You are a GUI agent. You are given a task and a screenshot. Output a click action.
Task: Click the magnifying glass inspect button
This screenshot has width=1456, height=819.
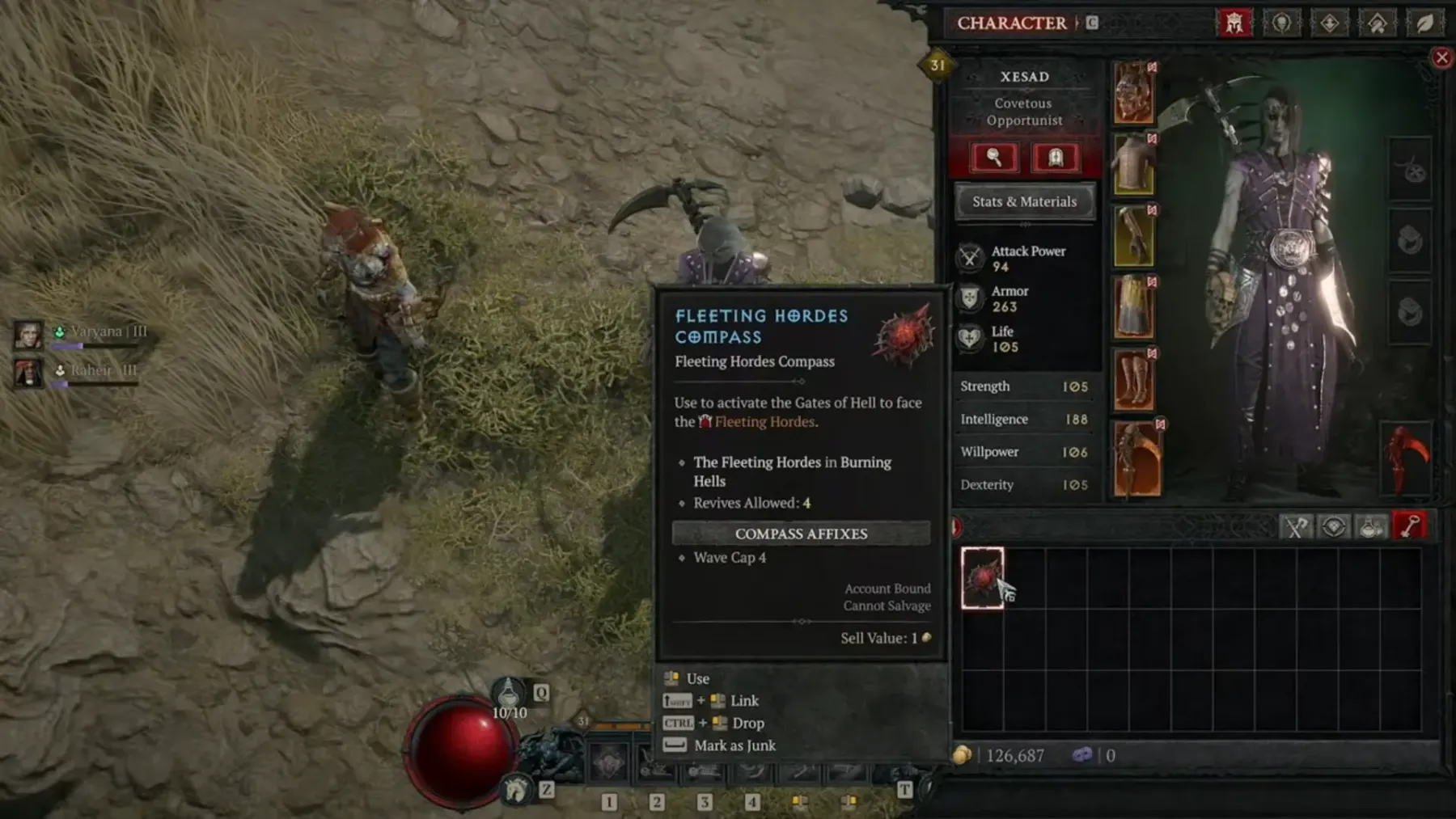click(994, 158)
